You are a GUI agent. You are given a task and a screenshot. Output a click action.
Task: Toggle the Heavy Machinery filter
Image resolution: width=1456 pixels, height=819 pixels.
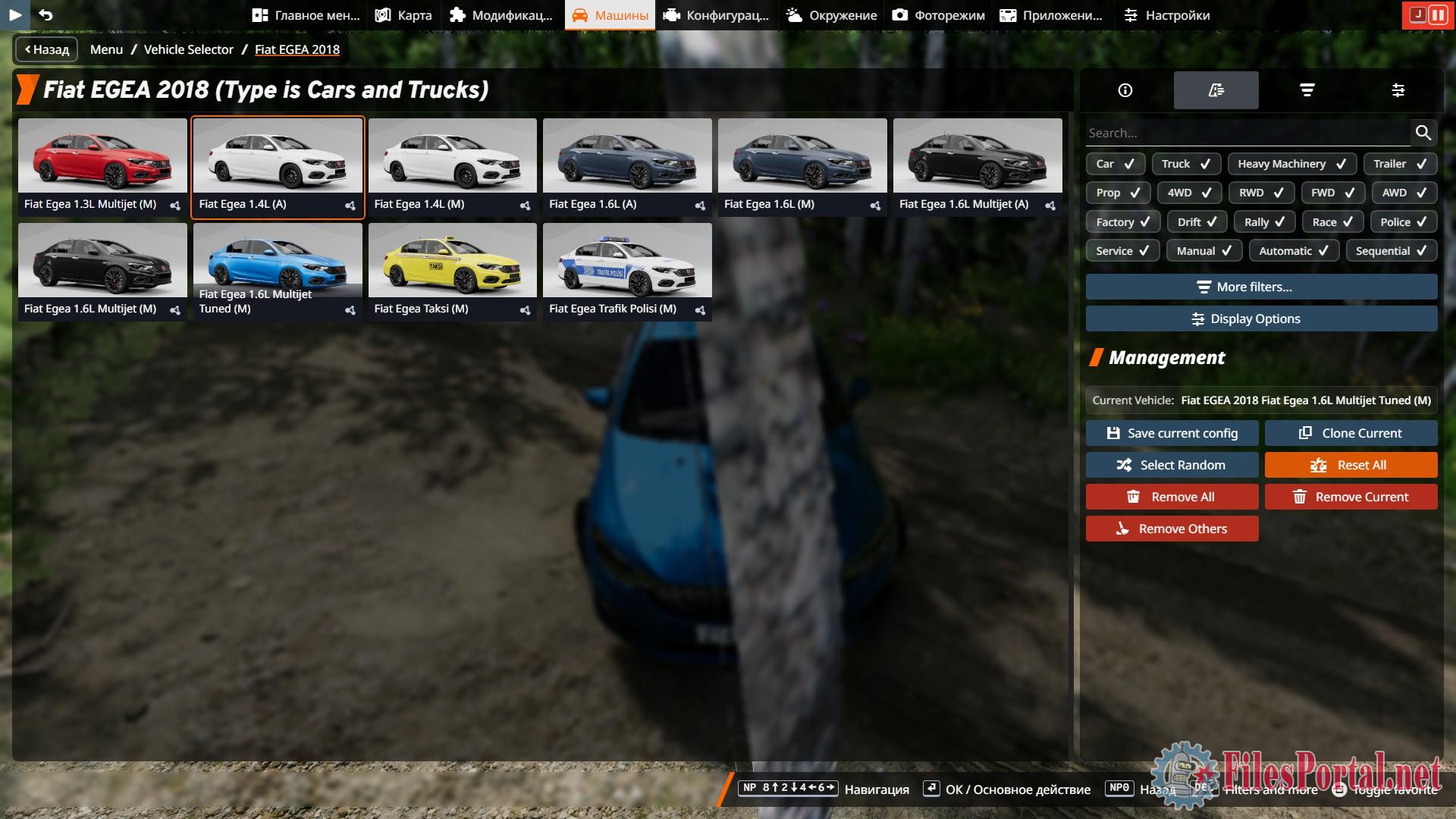1291,164
